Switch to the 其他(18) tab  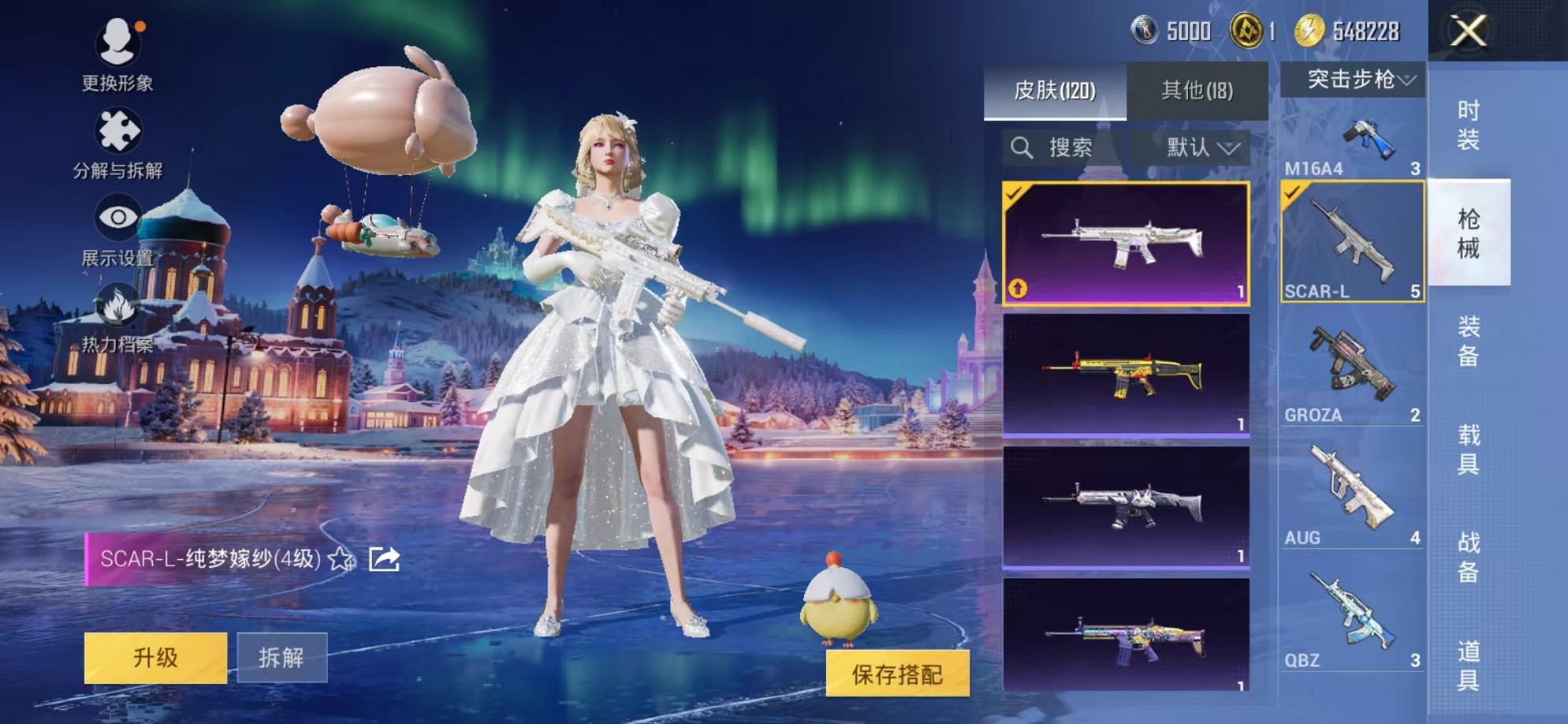1197,91
